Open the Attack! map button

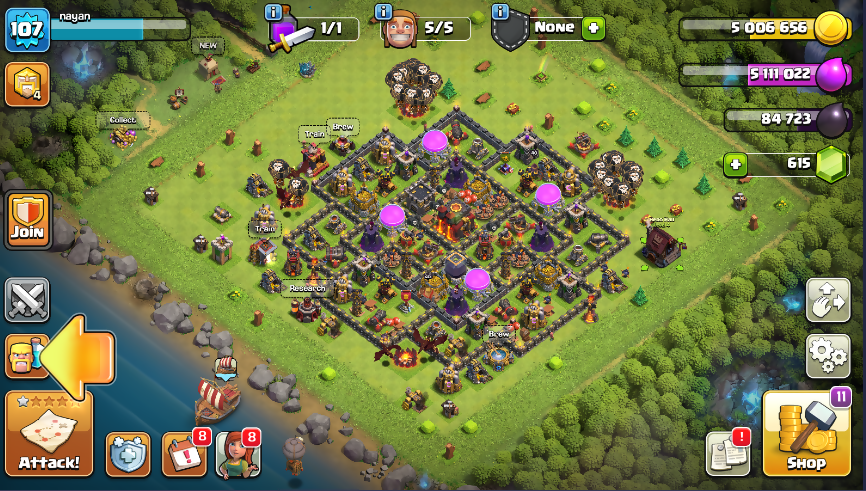point(49,433)
